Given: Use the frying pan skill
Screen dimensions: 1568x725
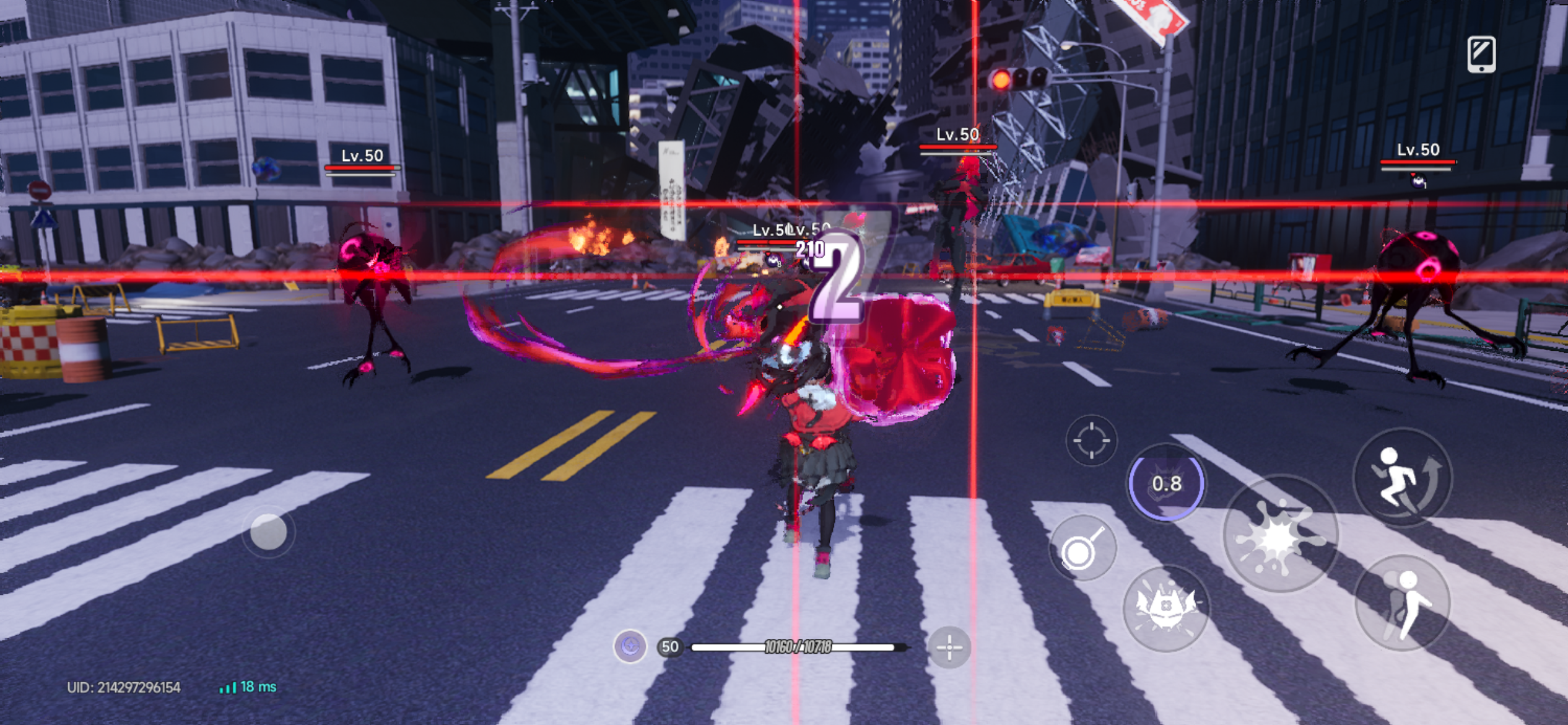Looking at the screenshot, I should (x=1082, y=548).
